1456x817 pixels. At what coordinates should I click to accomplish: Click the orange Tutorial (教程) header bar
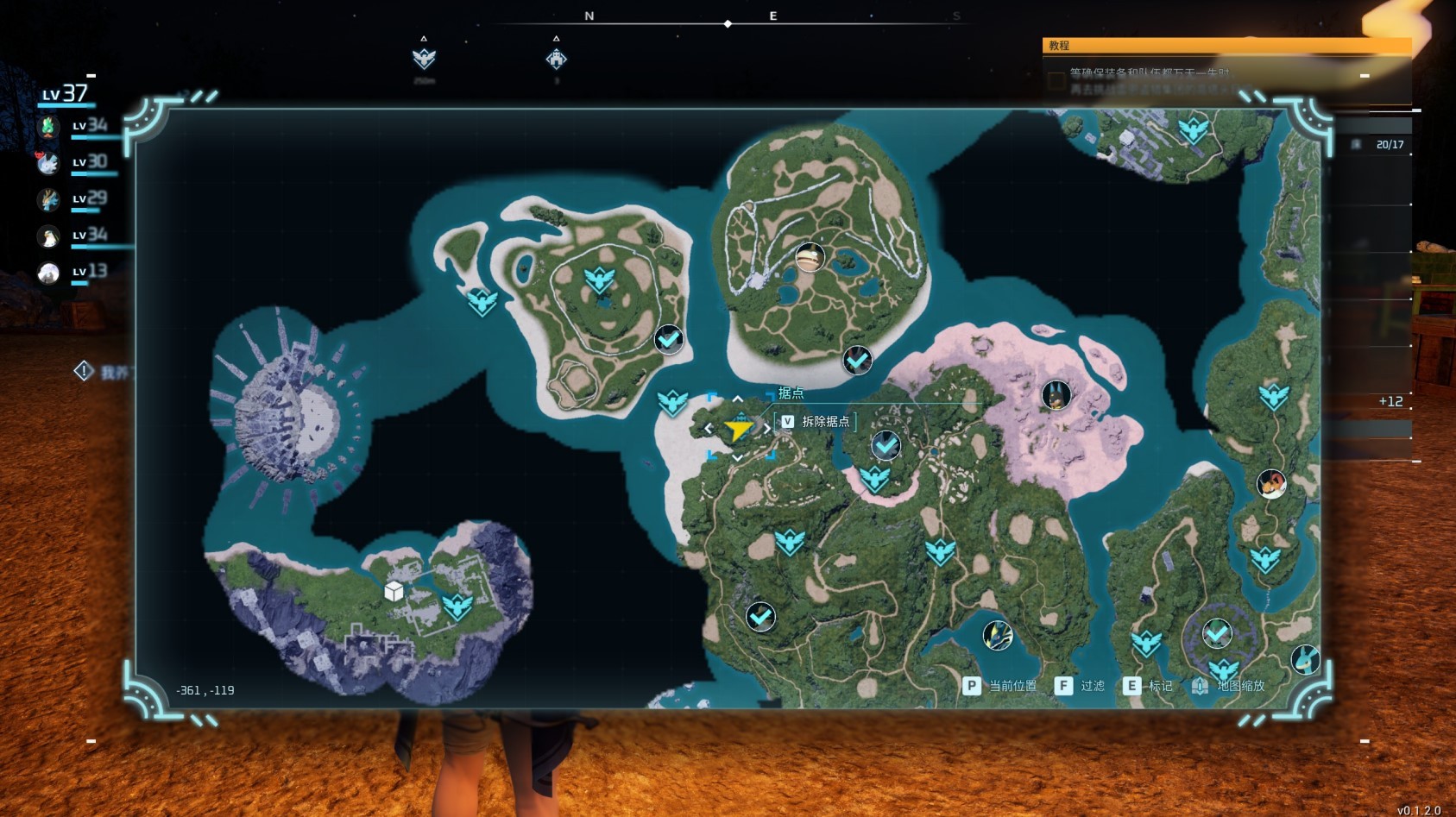(x=1226, y=46)
